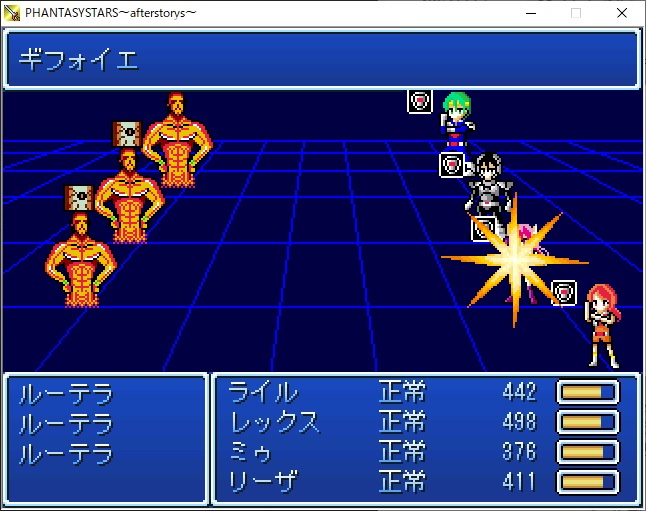Select リーザ row in party panel

click(x=258, y=482)
